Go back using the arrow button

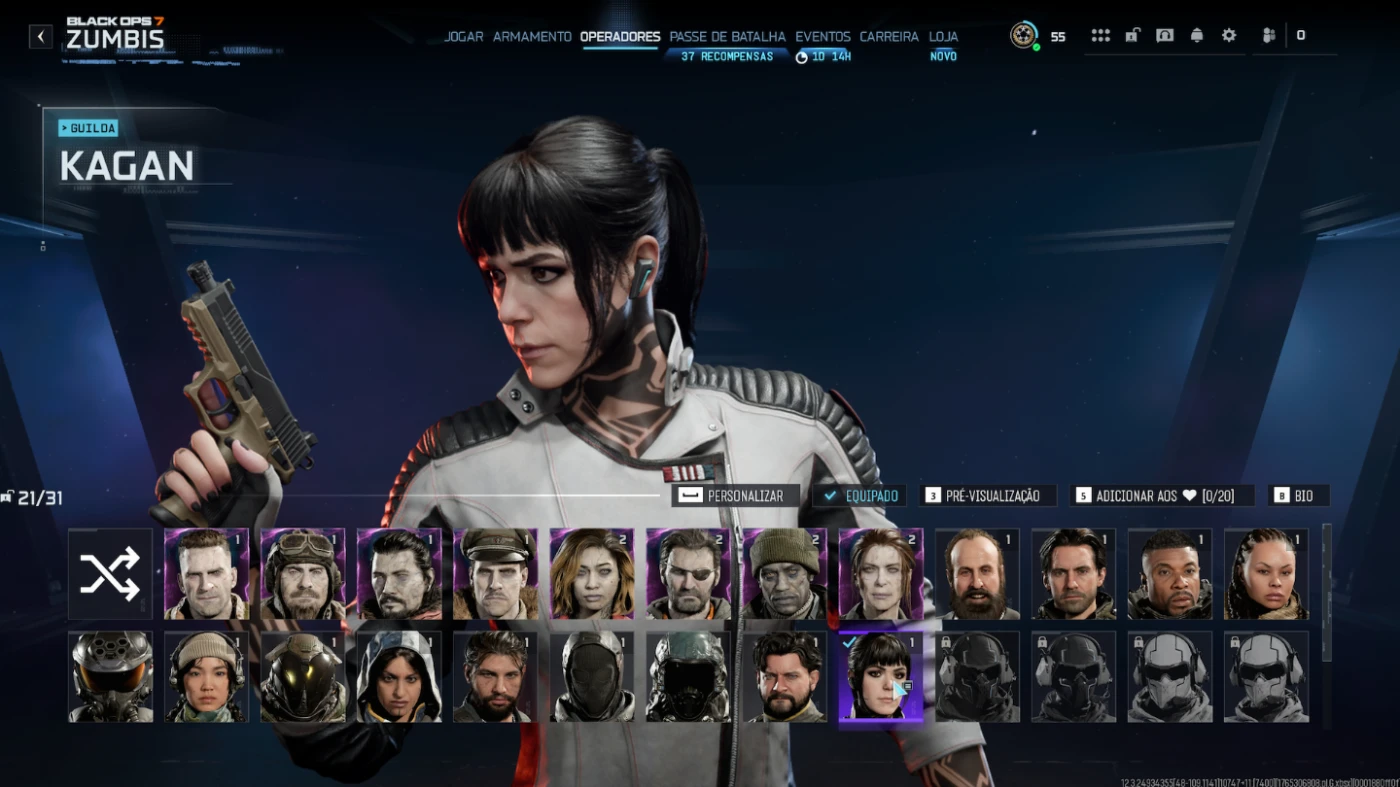[40, 37]
